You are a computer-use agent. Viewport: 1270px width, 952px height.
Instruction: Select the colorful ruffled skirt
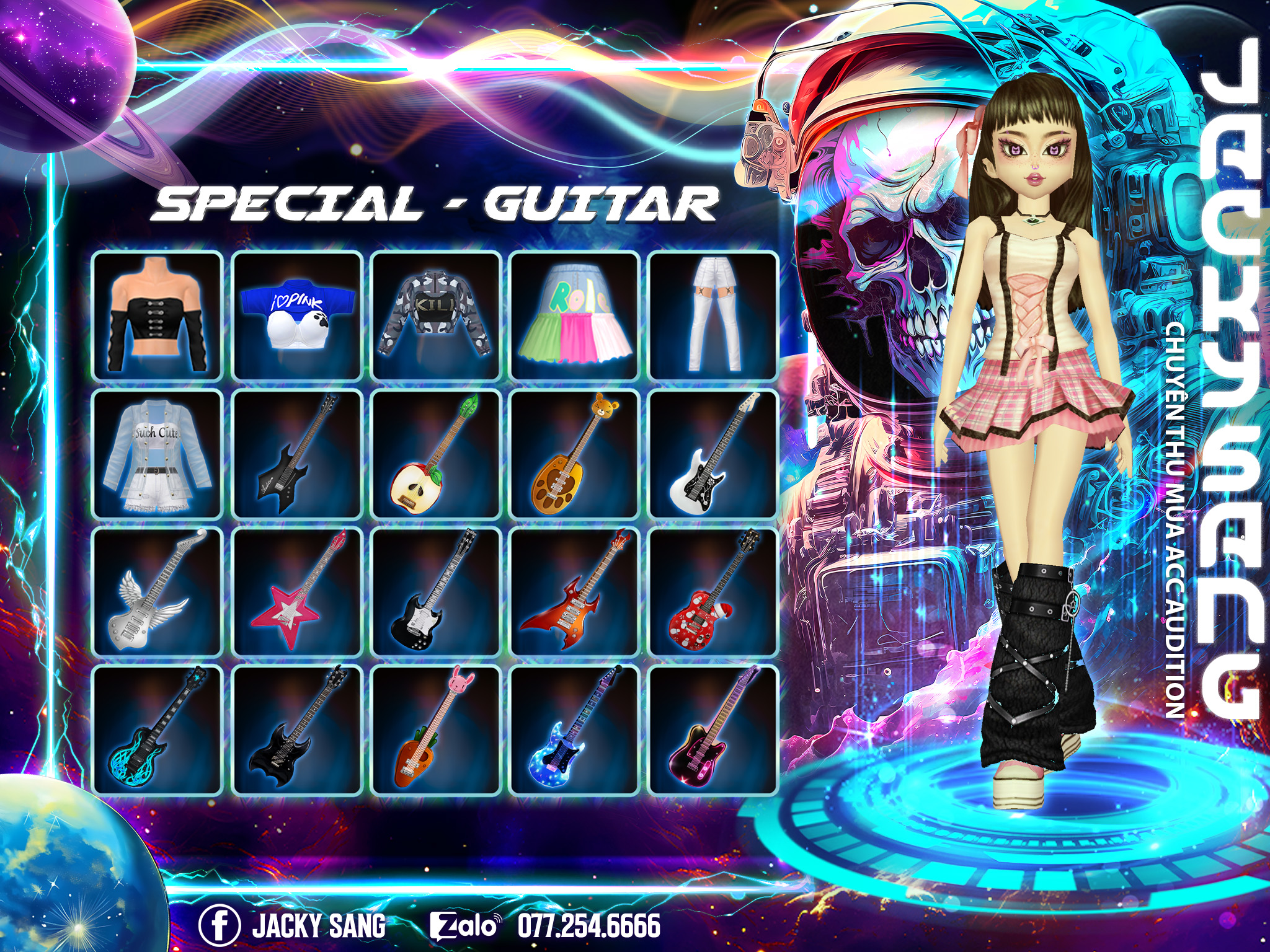tap(575, 315)
